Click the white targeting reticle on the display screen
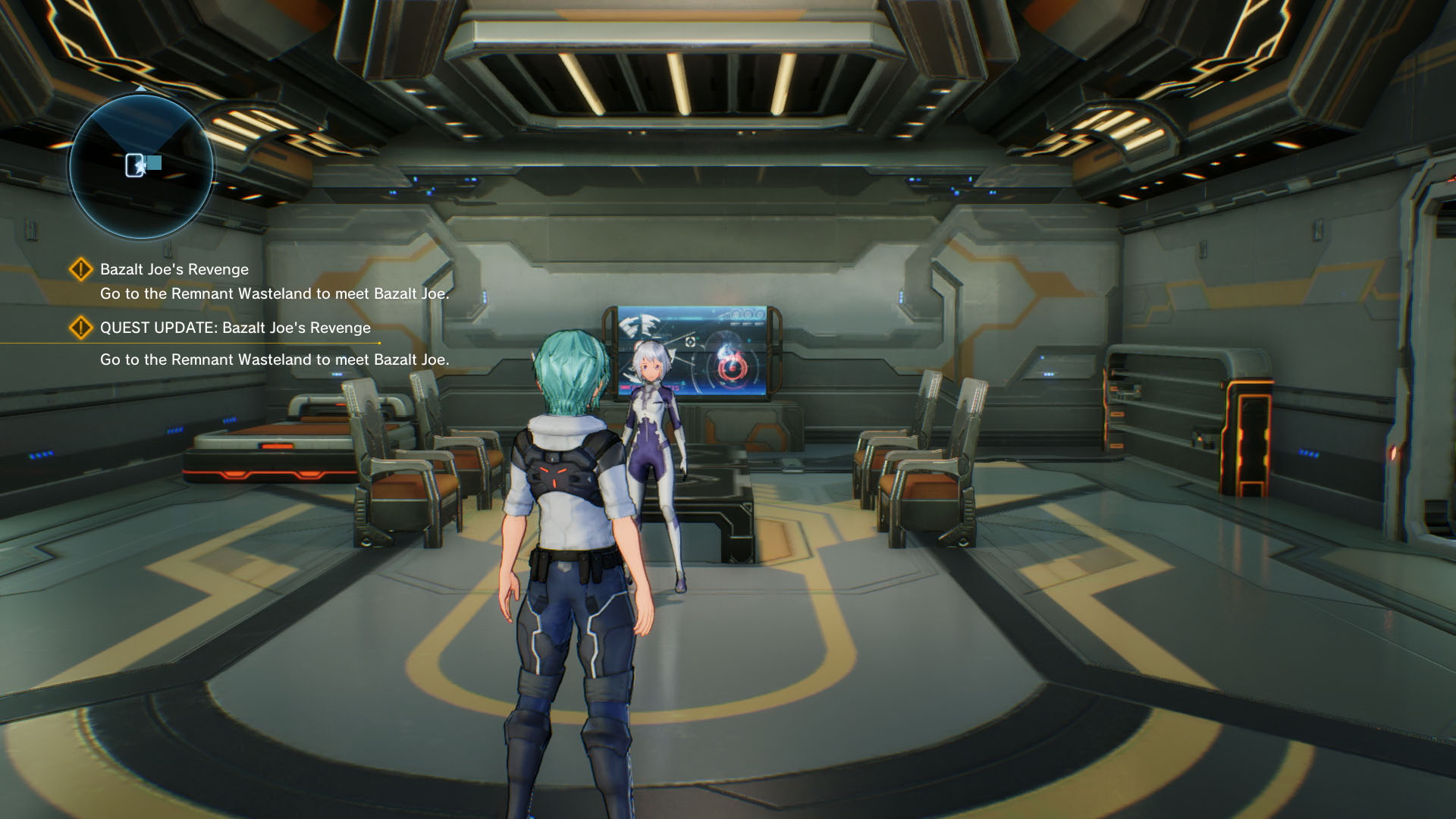Screen dimensions: 1456x819 click(x=689, y=342)
